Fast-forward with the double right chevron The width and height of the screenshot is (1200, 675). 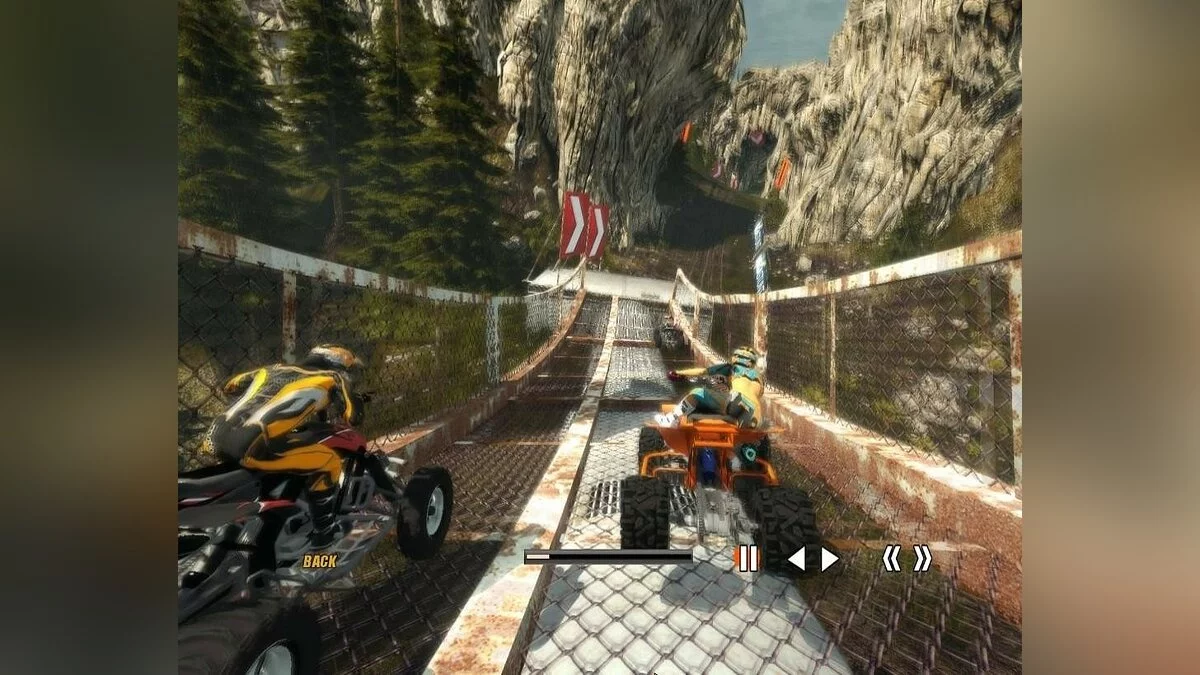click(x=922, y=558)
